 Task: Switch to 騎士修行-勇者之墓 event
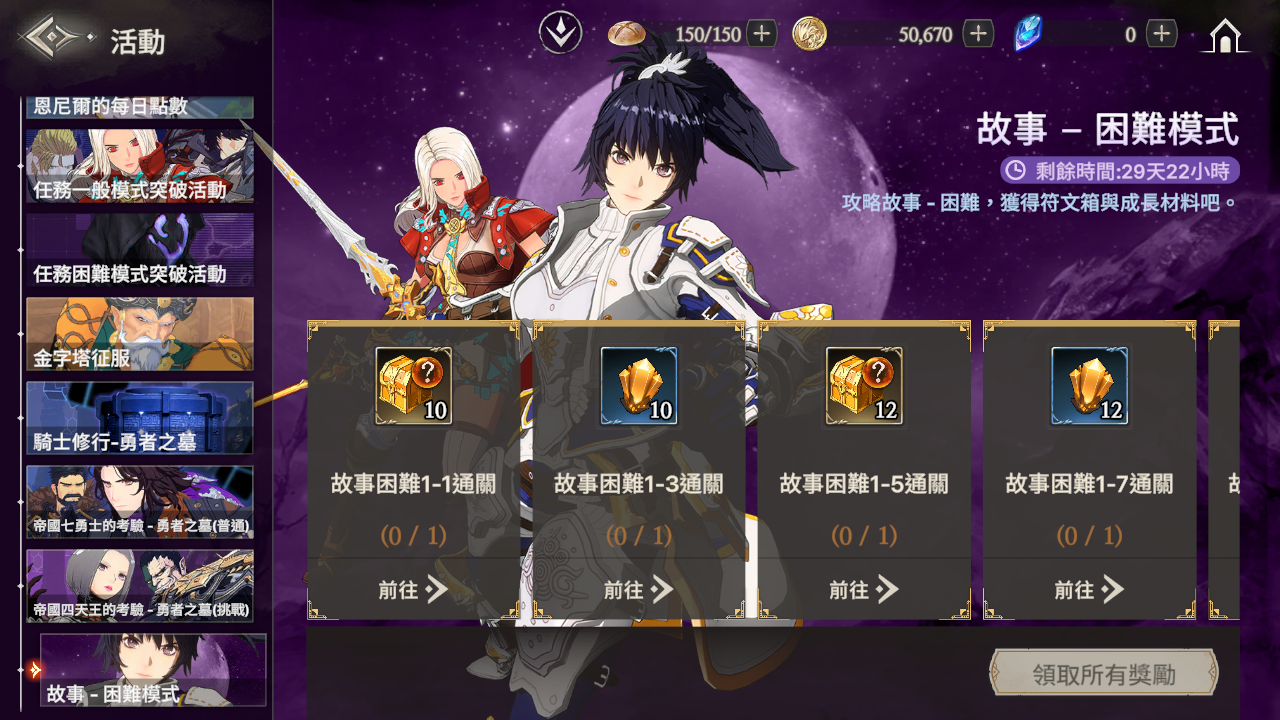[140, 418]
